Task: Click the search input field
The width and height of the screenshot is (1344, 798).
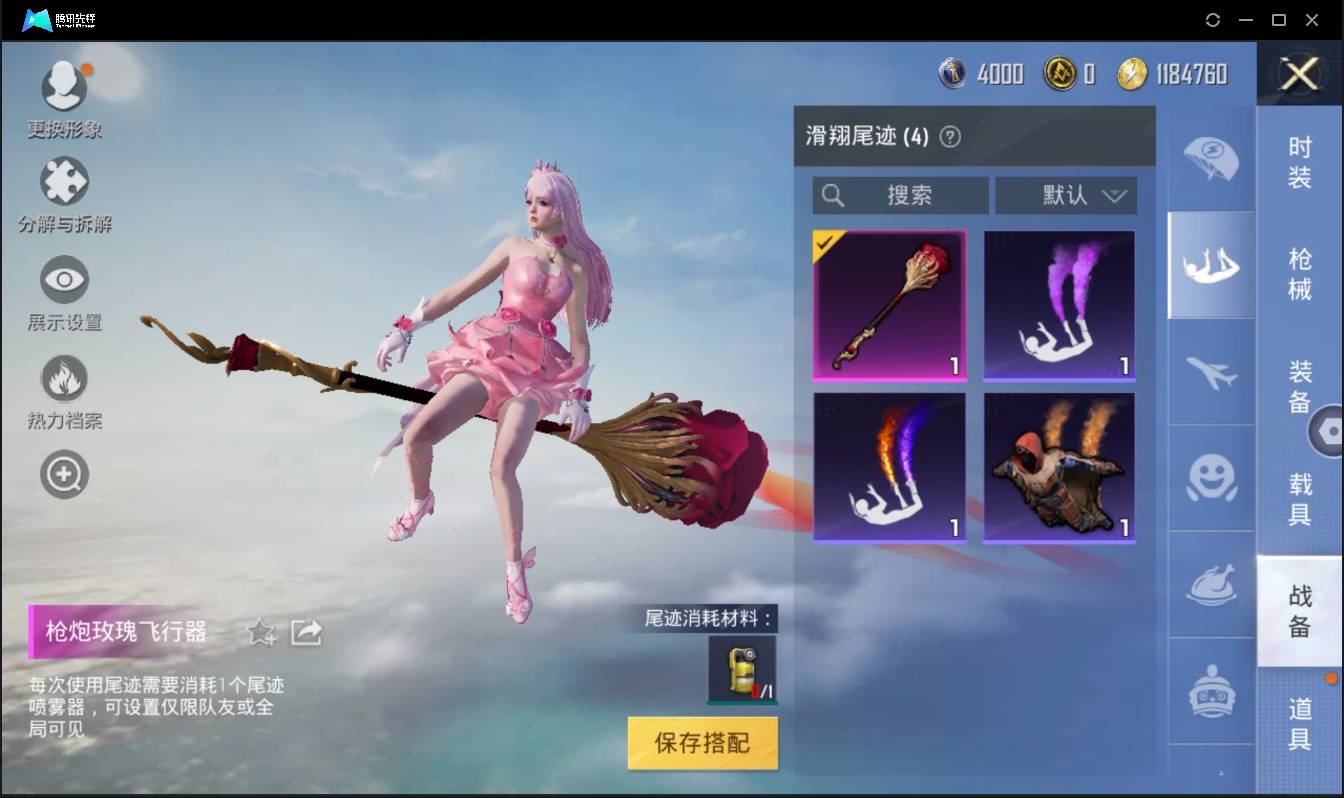Action: point(898,196)
